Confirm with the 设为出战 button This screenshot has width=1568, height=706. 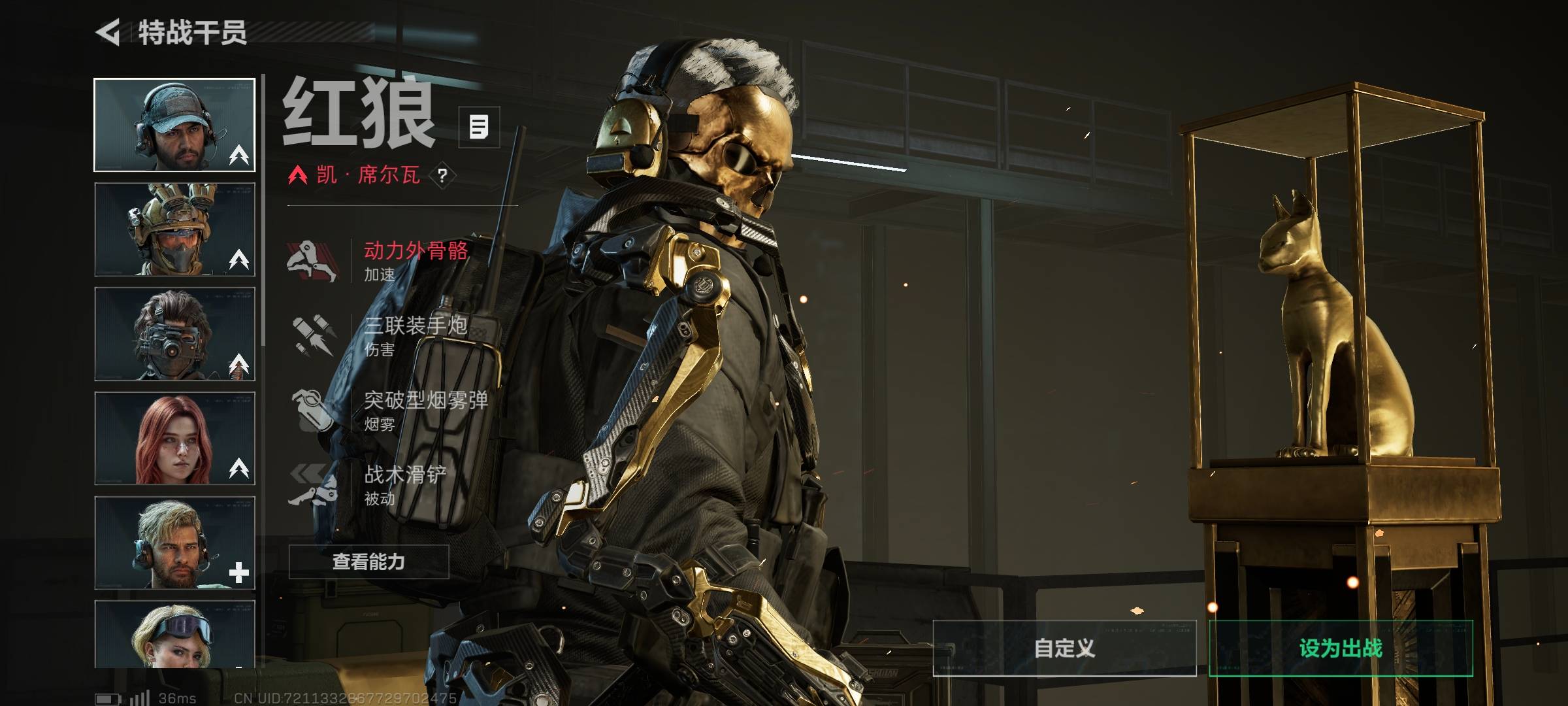pyautogui.click(x=1341, y=648)
